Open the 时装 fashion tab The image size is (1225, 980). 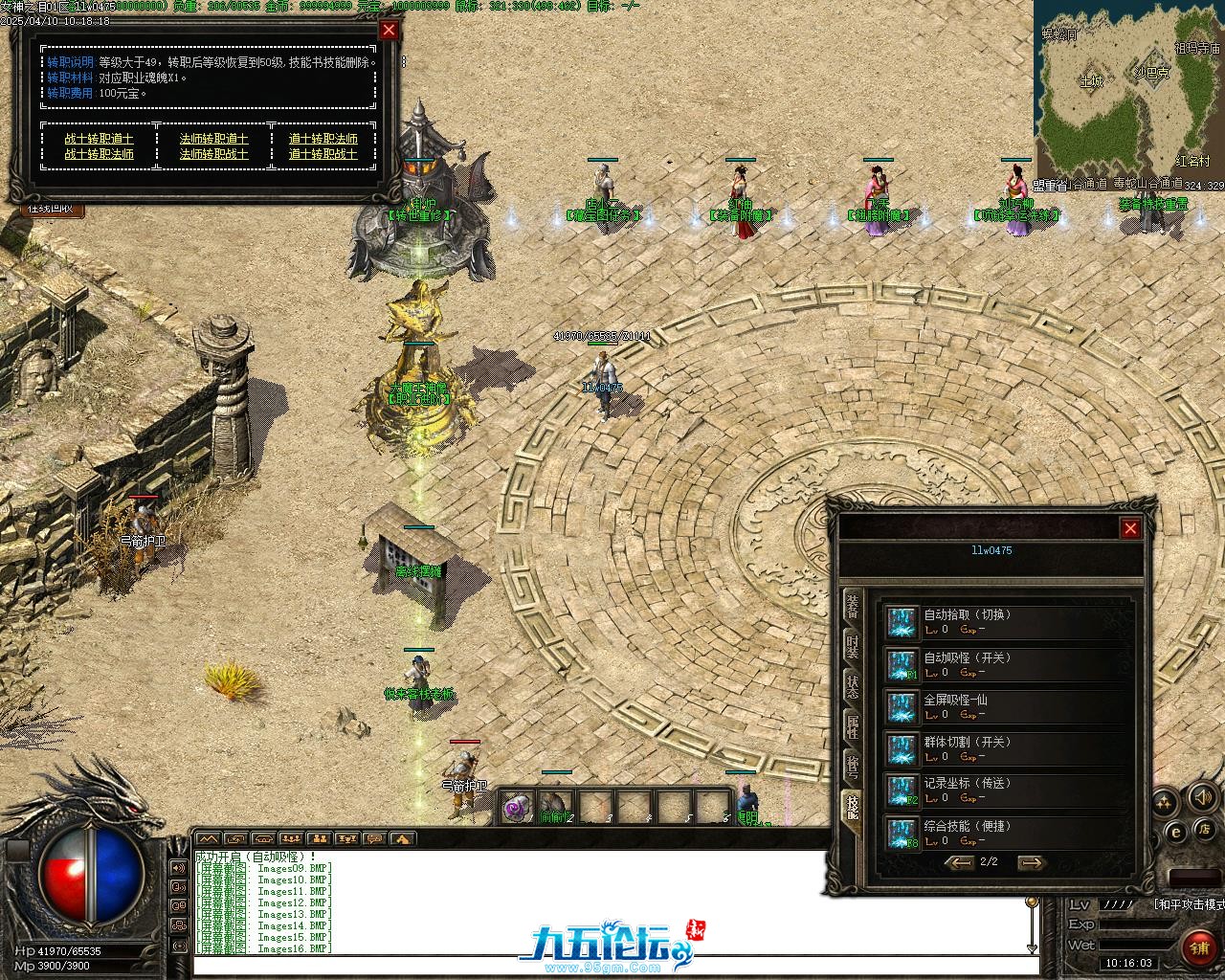pos(852,648)
